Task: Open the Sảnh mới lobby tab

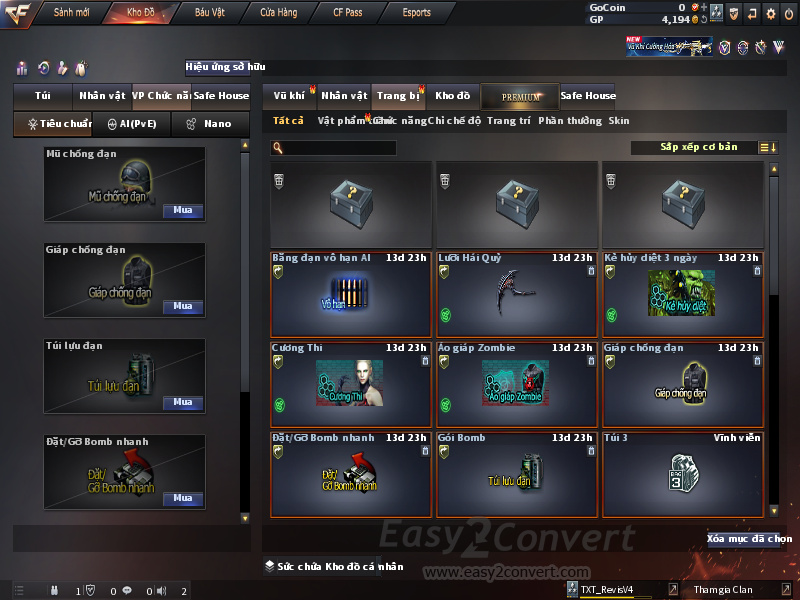Action: [72, 13]
